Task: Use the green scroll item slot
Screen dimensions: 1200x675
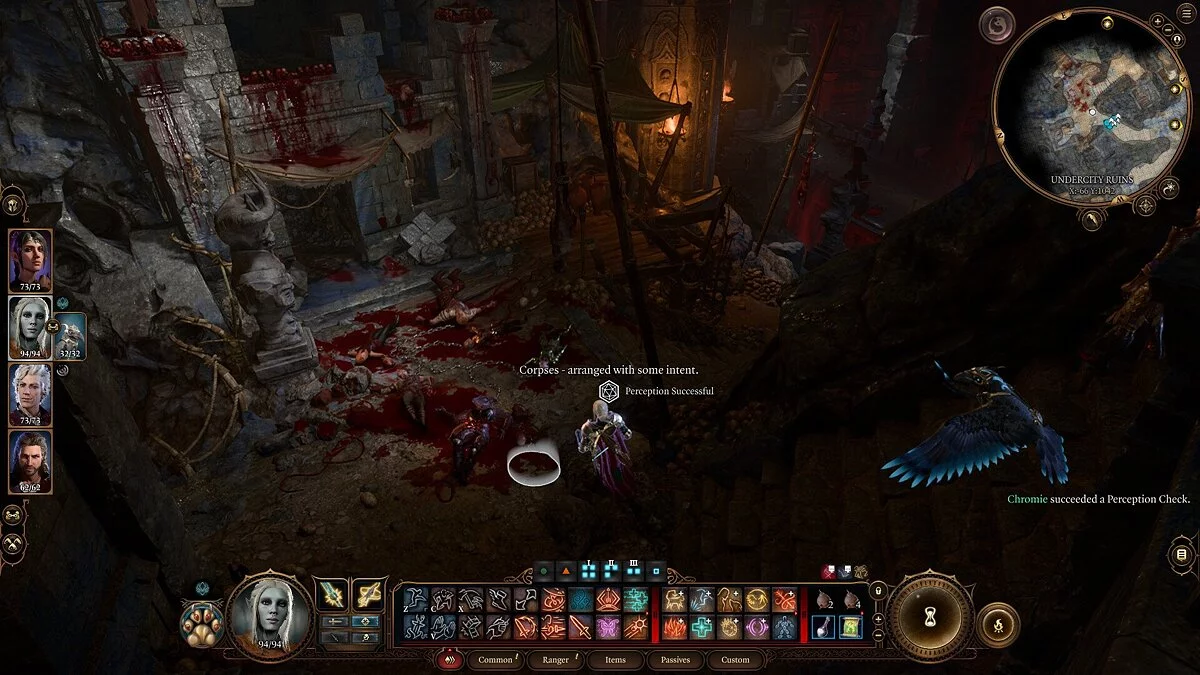Action: click(851, 626)
